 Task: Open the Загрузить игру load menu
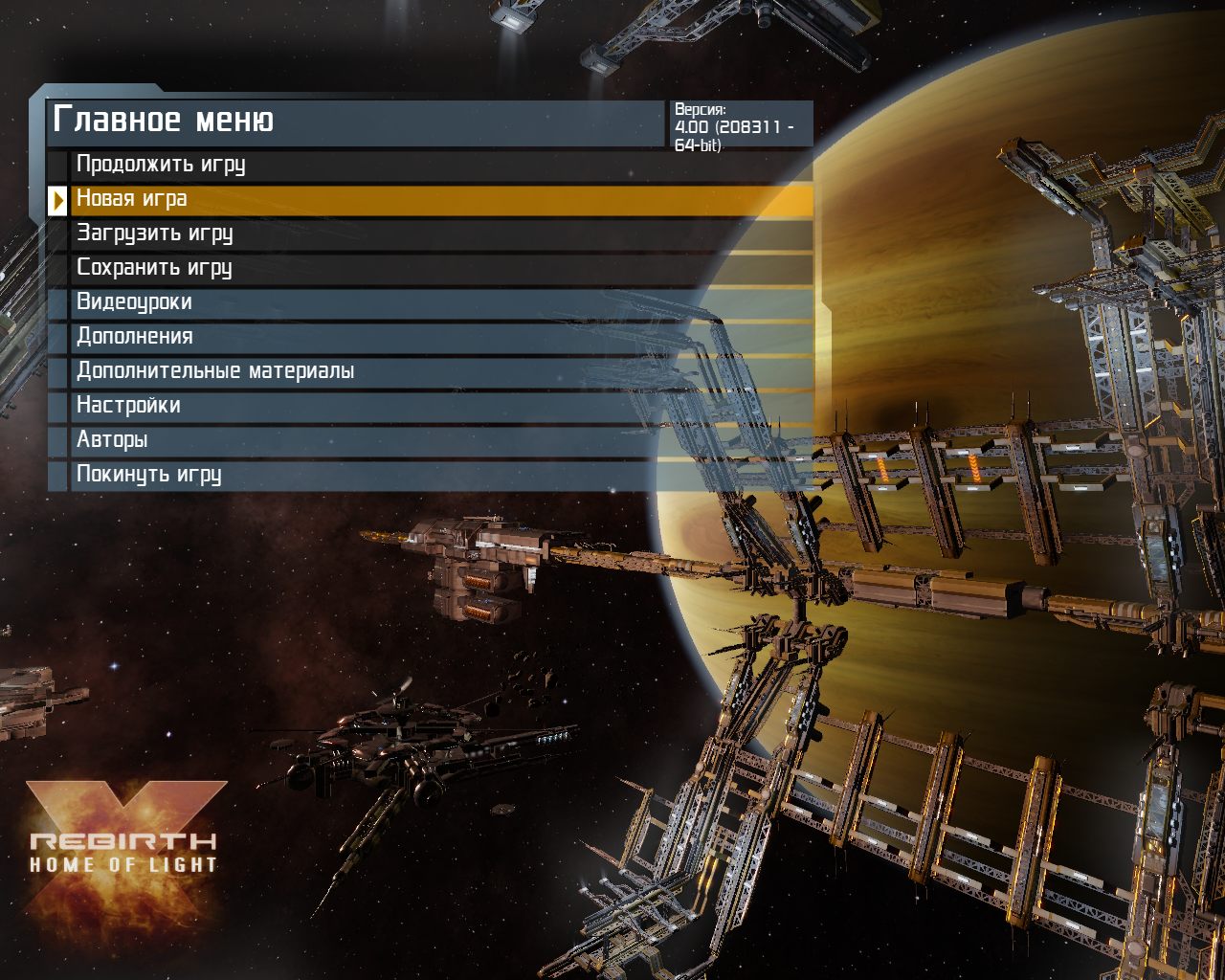point(155,234)
